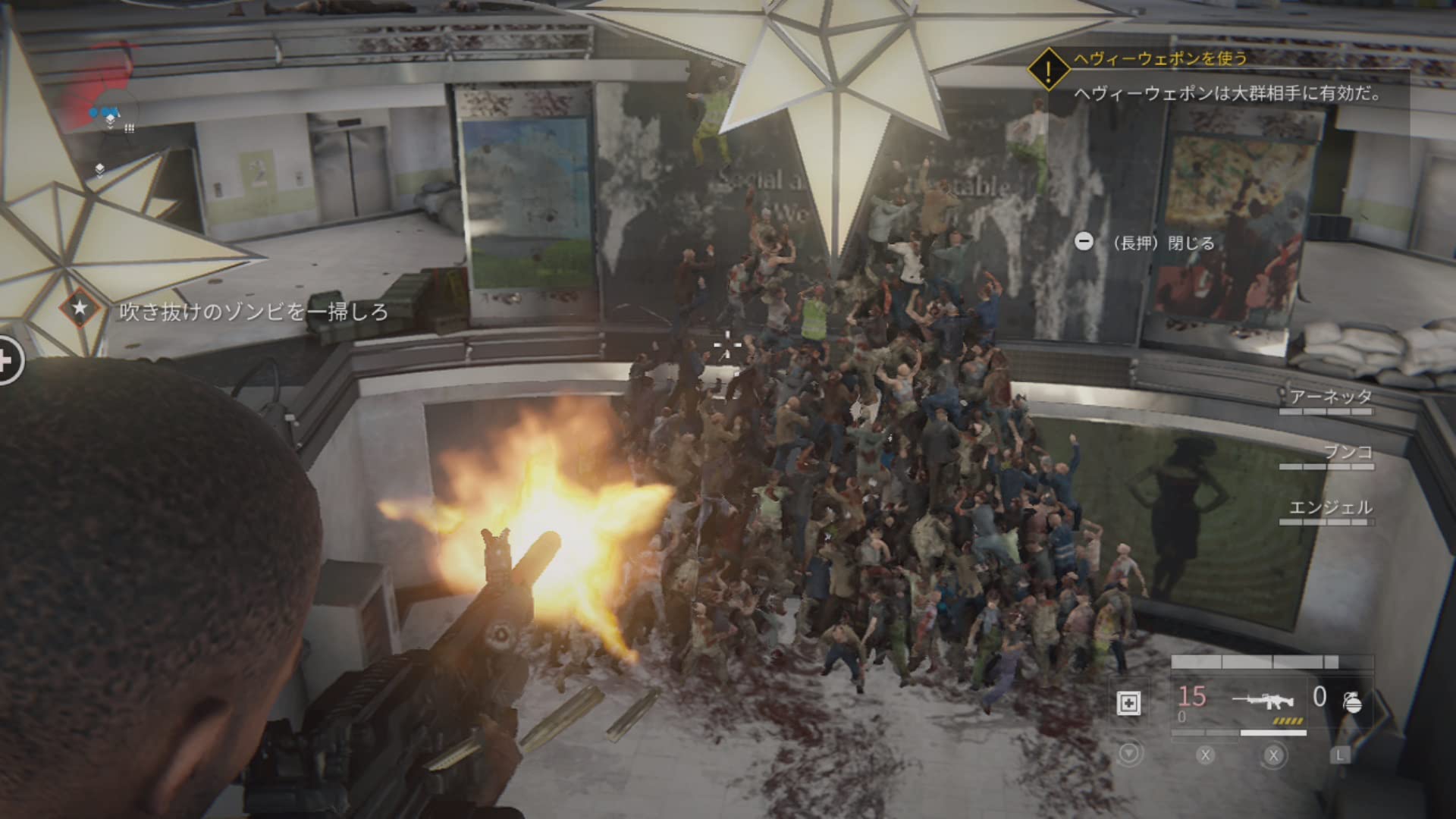Image resolution: width=1456 pixels, height=819 pixels.
Task: Select the medkit icon in the HUD
Action: (1128, 703)
